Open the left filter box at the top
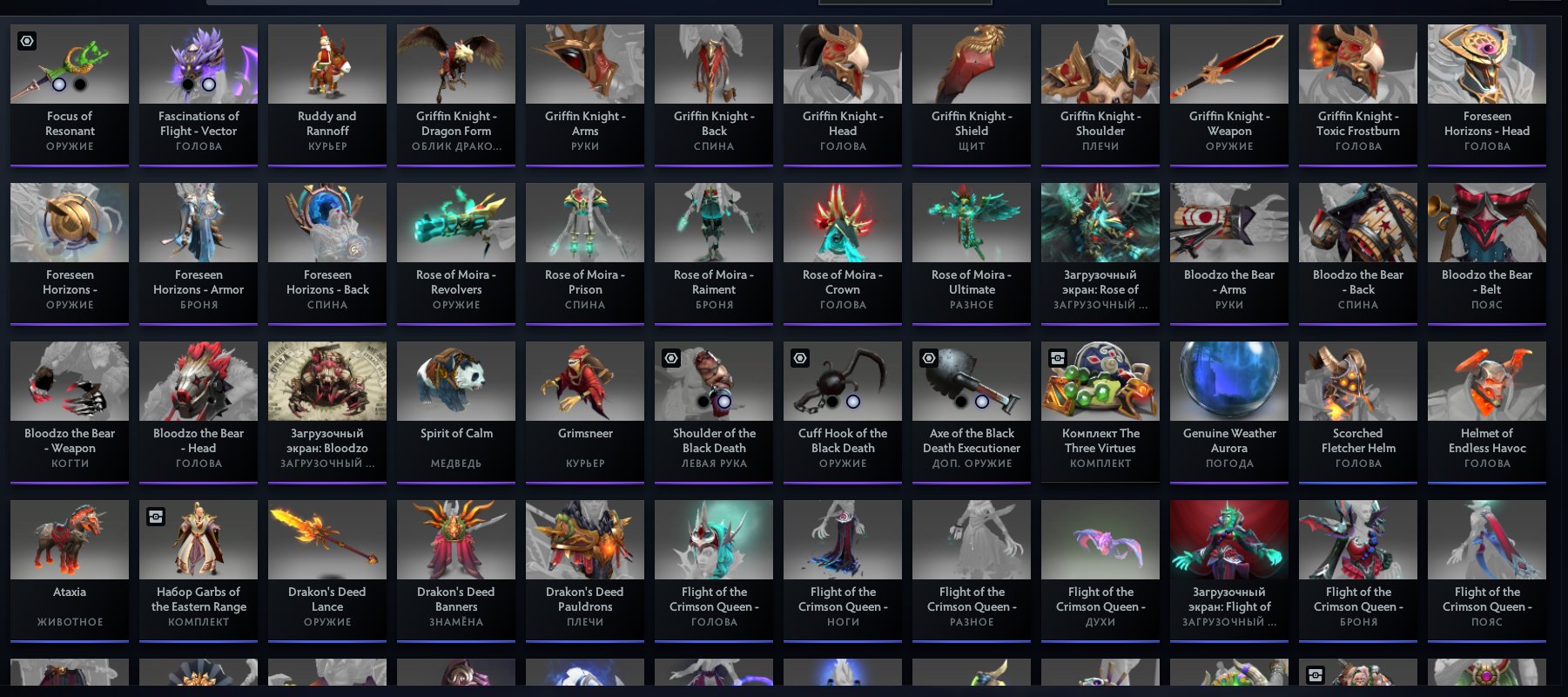This screenshot has width=1568, height=697. 905,2
